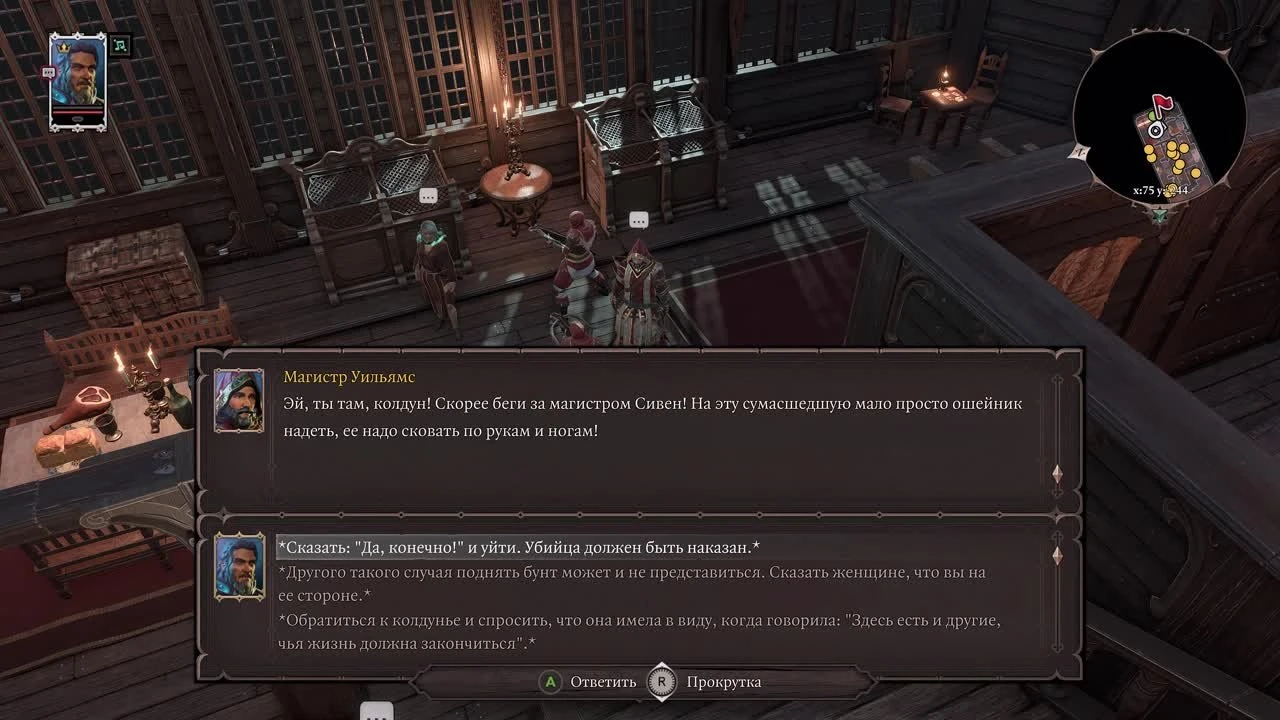The width and height of the screenshot is (1280, 720).
Task: Click the green compass arrow below the minimap
Action: click(x=1160, y=215)
